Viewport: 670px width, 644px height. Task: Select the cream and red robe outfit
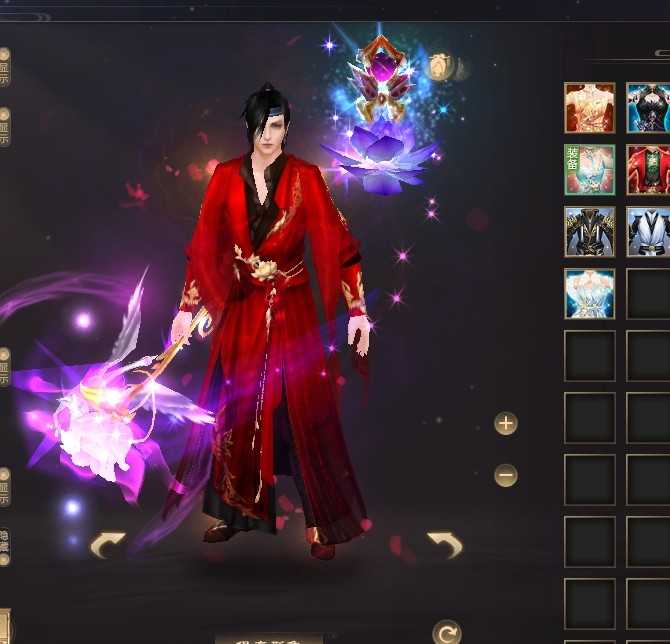[x=589, y=108]
